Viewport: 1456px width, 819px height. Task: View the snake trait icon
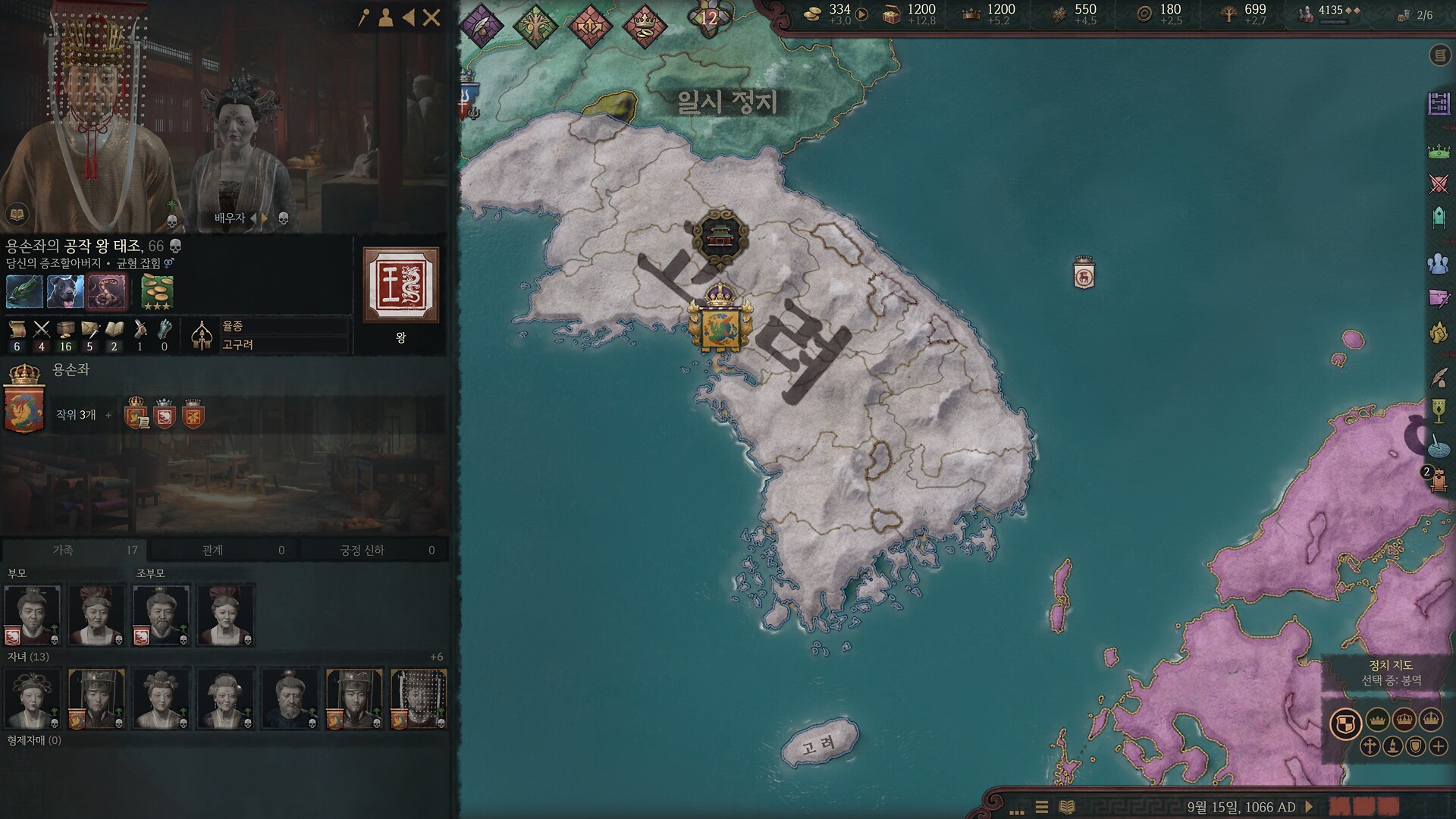point(105,292)
